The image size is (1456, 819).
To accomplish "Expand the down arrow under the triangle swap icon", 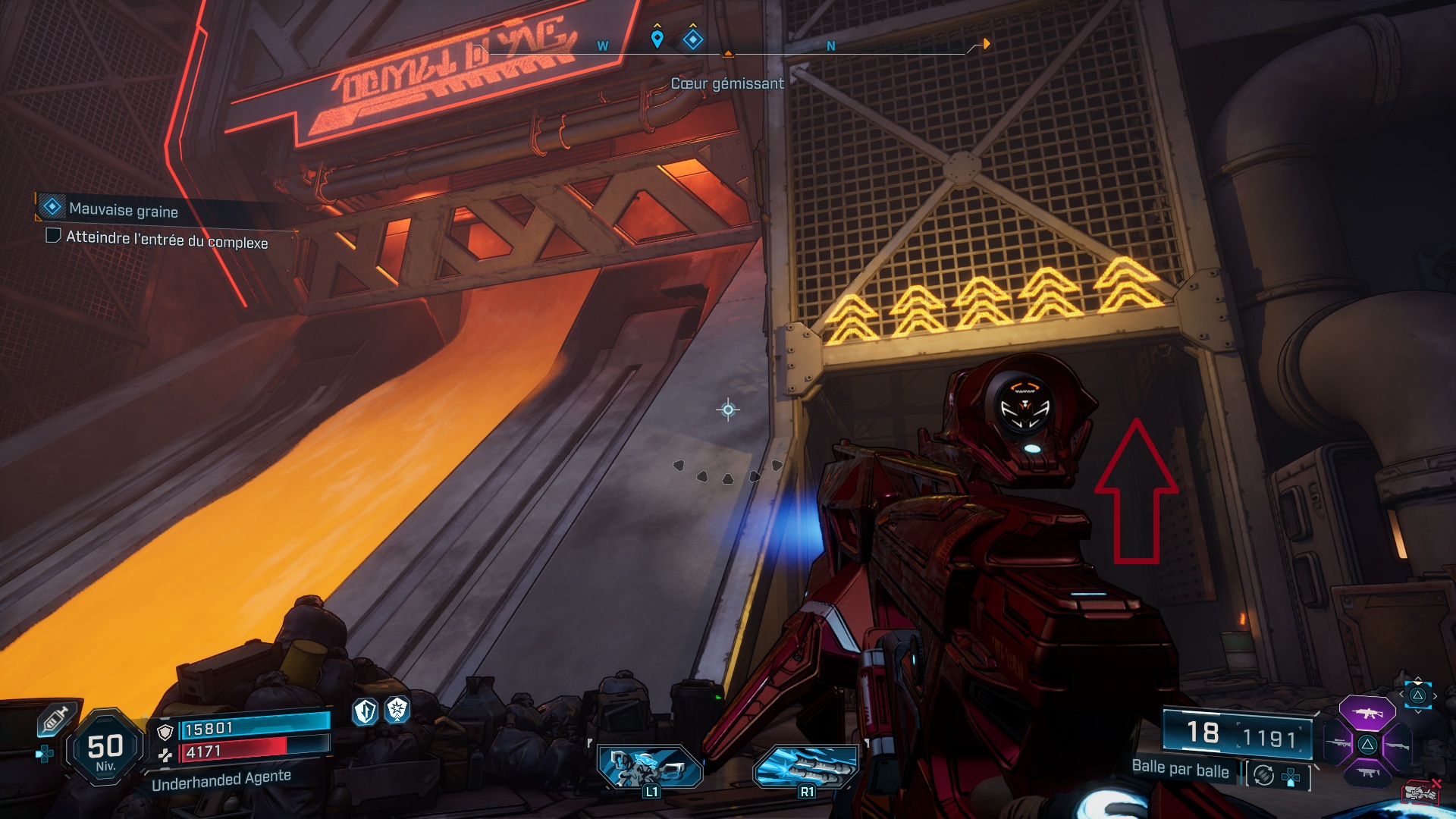I will coord(1418,711).
